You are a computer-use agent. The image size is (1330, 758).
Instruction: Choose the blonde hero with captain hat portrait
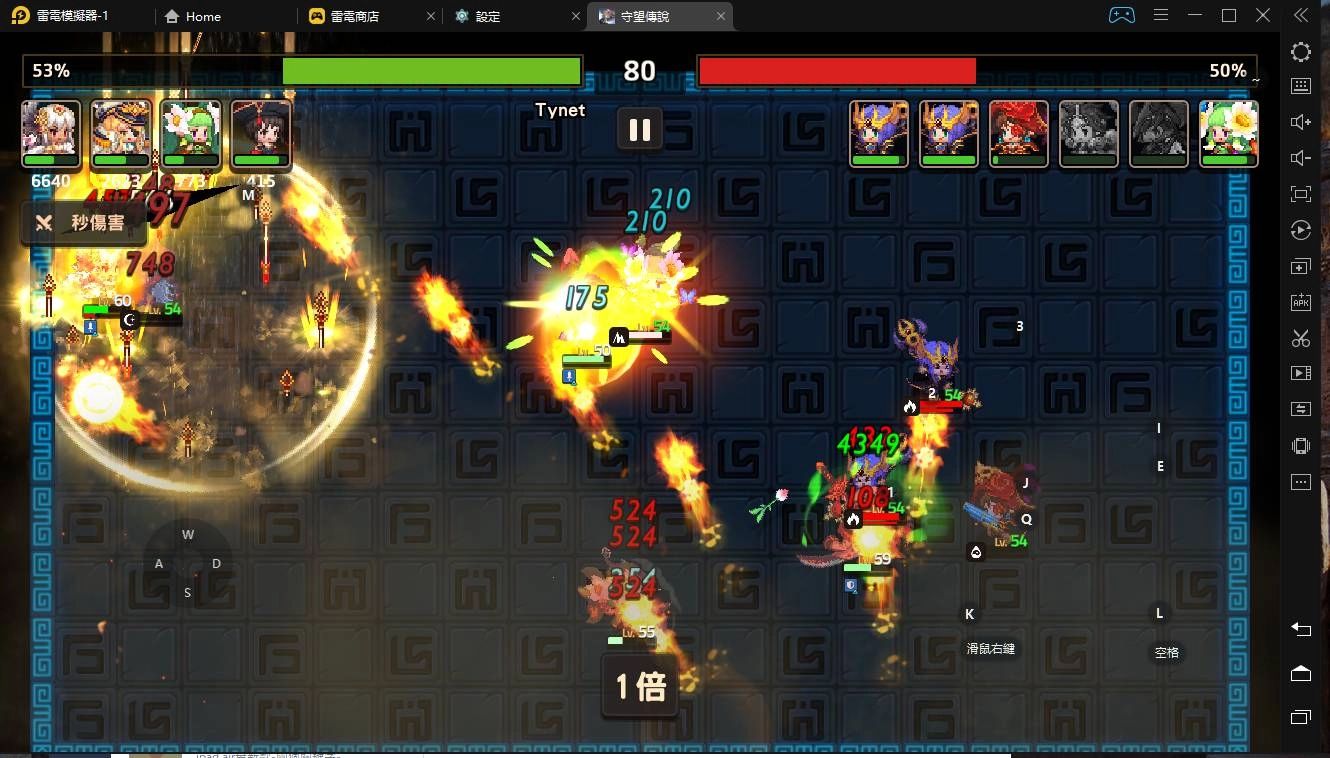click(x=121, y=132)
